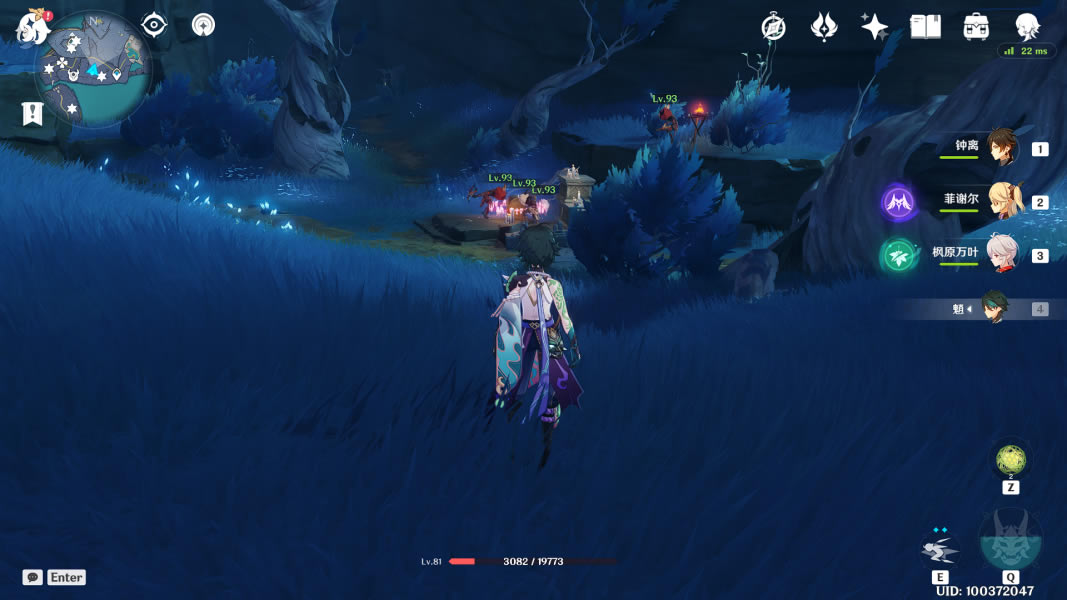Trigger 菲谢尔's purple elemental burst icon
Screen dimensions: 1067x600
tap(899, 203)
